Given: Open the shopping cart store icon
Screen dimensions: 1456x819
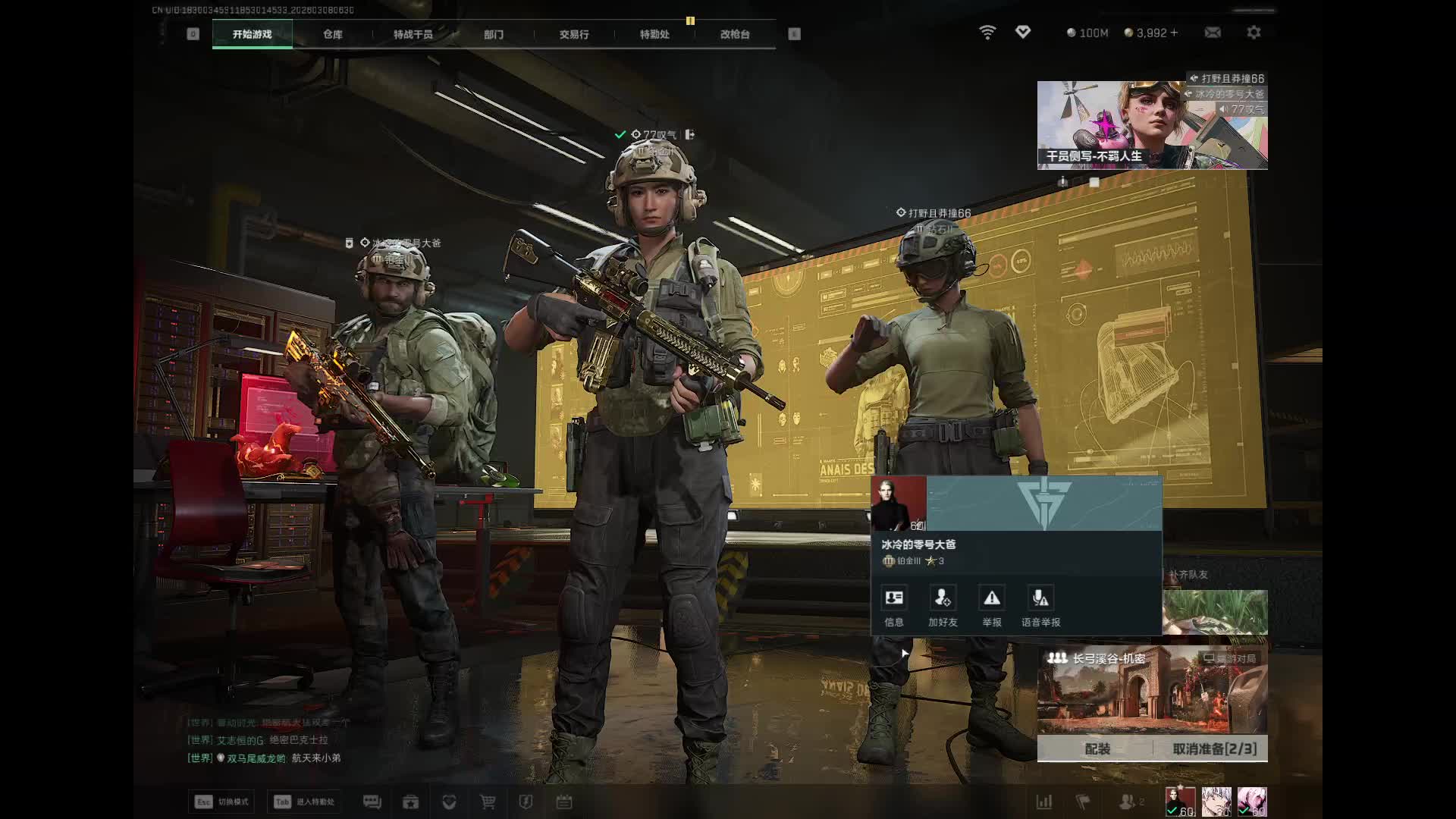Looking at the screenshot, I should click(488, 802).
